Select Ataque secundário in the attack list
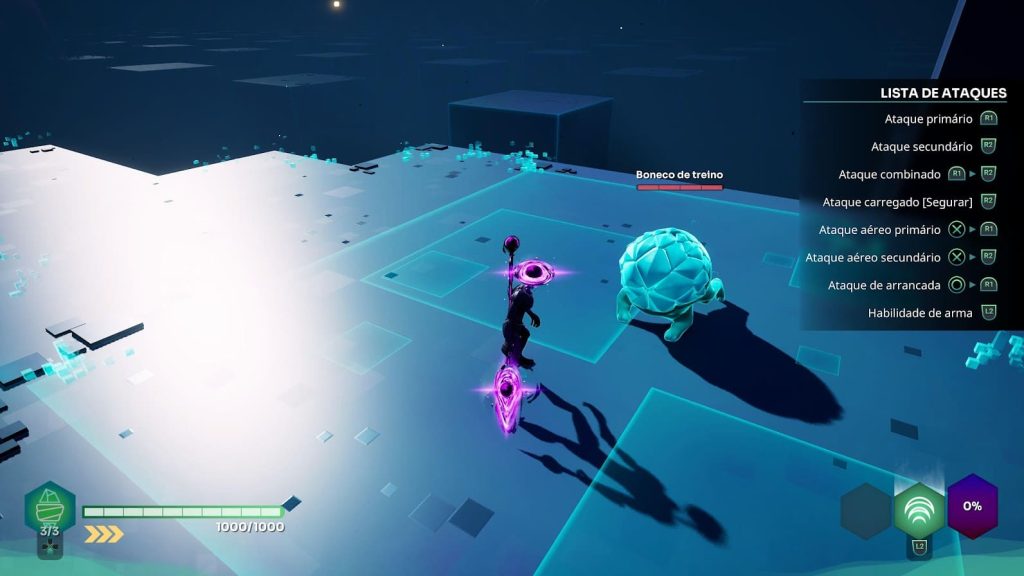Screen dimensions: 1024x576 click(x=921, y=147)
